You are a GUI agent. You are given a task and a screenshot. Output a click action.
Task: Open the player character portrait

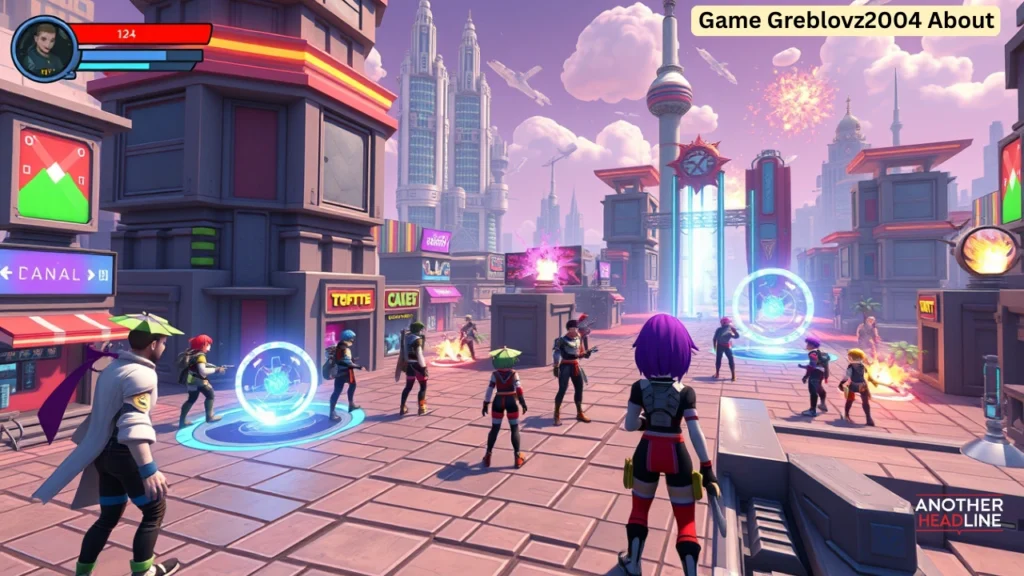click(45, 49)
